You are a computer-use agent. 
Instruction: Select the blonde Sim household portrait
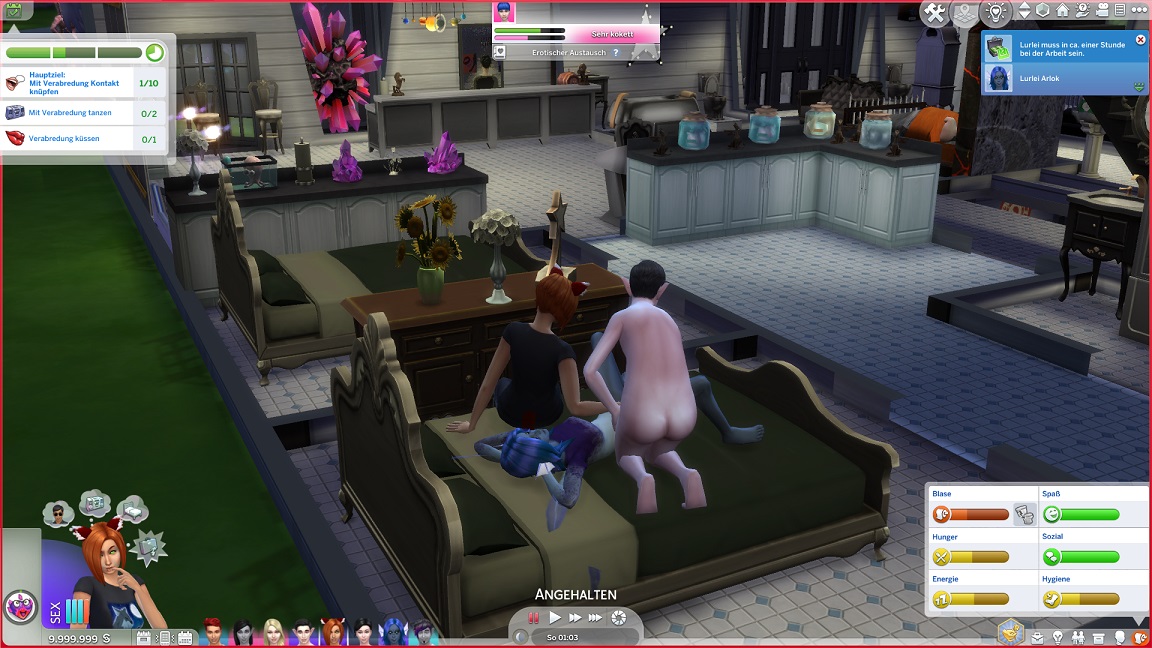(x=273, y=631)
